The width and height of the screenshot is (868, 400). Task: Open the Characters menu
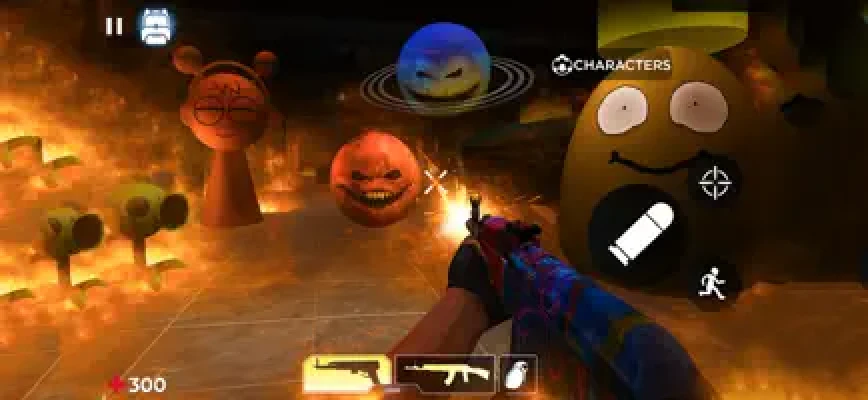(x=611, y=65)
